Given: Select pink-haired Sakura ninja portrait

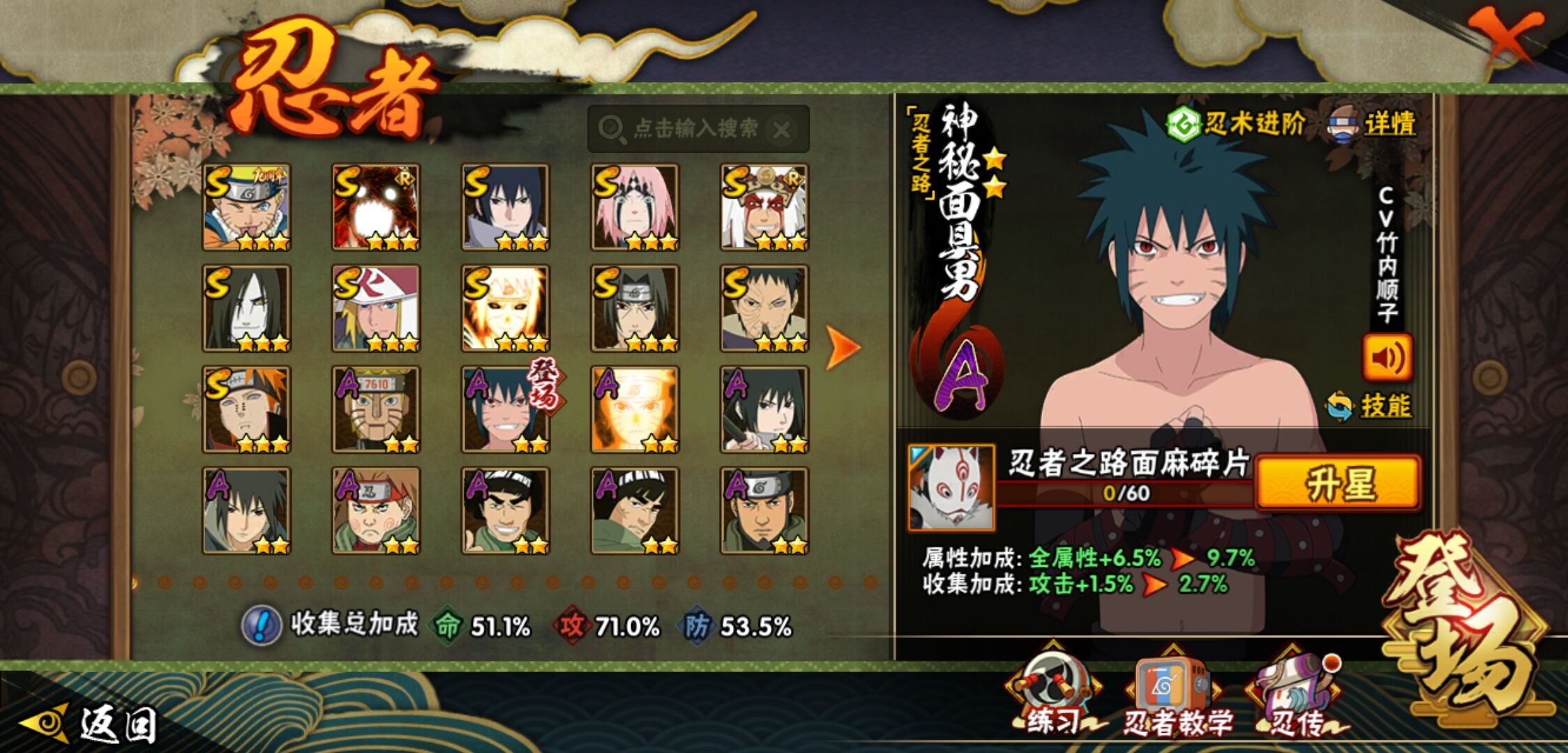Looking at the screenshot, I should [x=634, y=207].
